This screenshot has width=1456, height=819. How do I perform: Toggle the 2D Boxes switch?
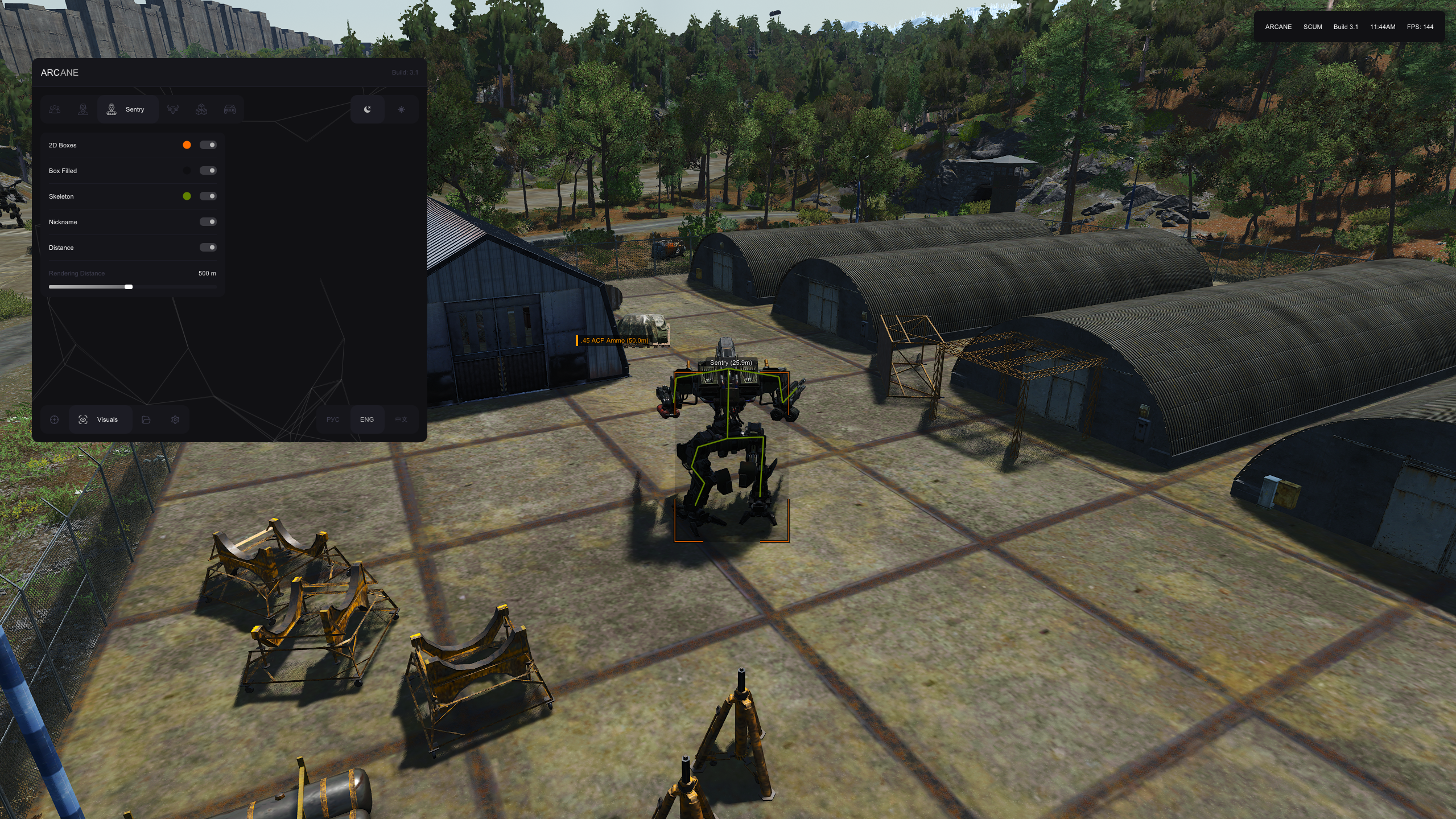(x=208, y=145)
